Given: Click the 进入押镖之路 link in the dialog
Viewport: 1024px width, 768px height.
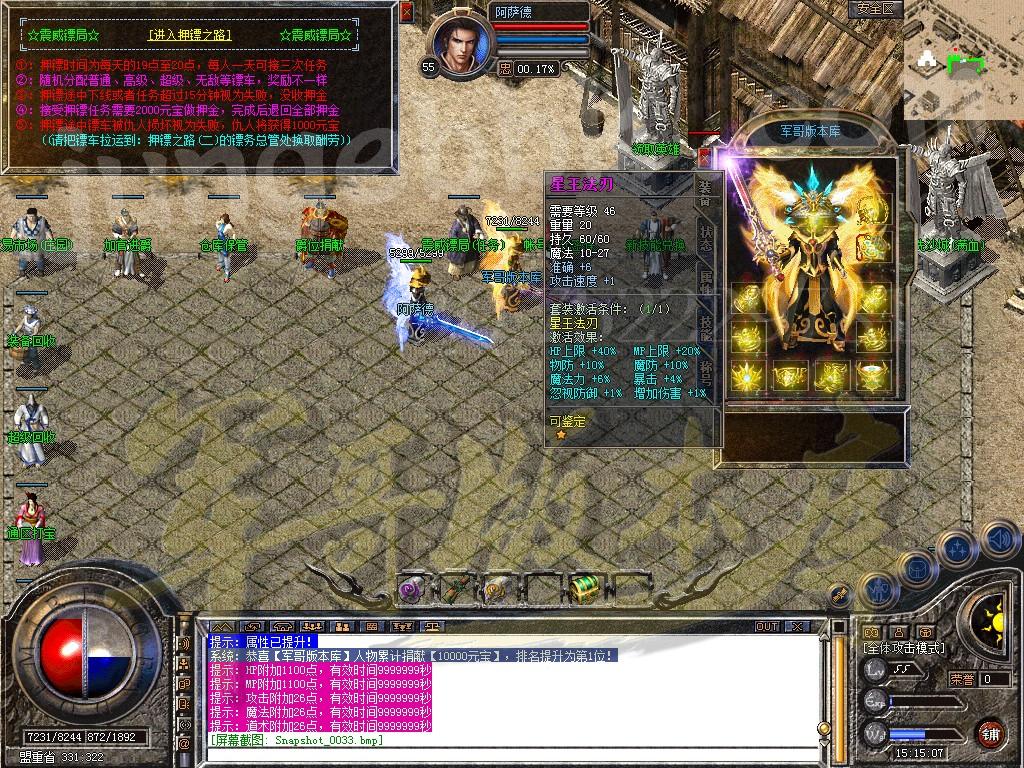Looking at the screenshot, I should 189,36.
